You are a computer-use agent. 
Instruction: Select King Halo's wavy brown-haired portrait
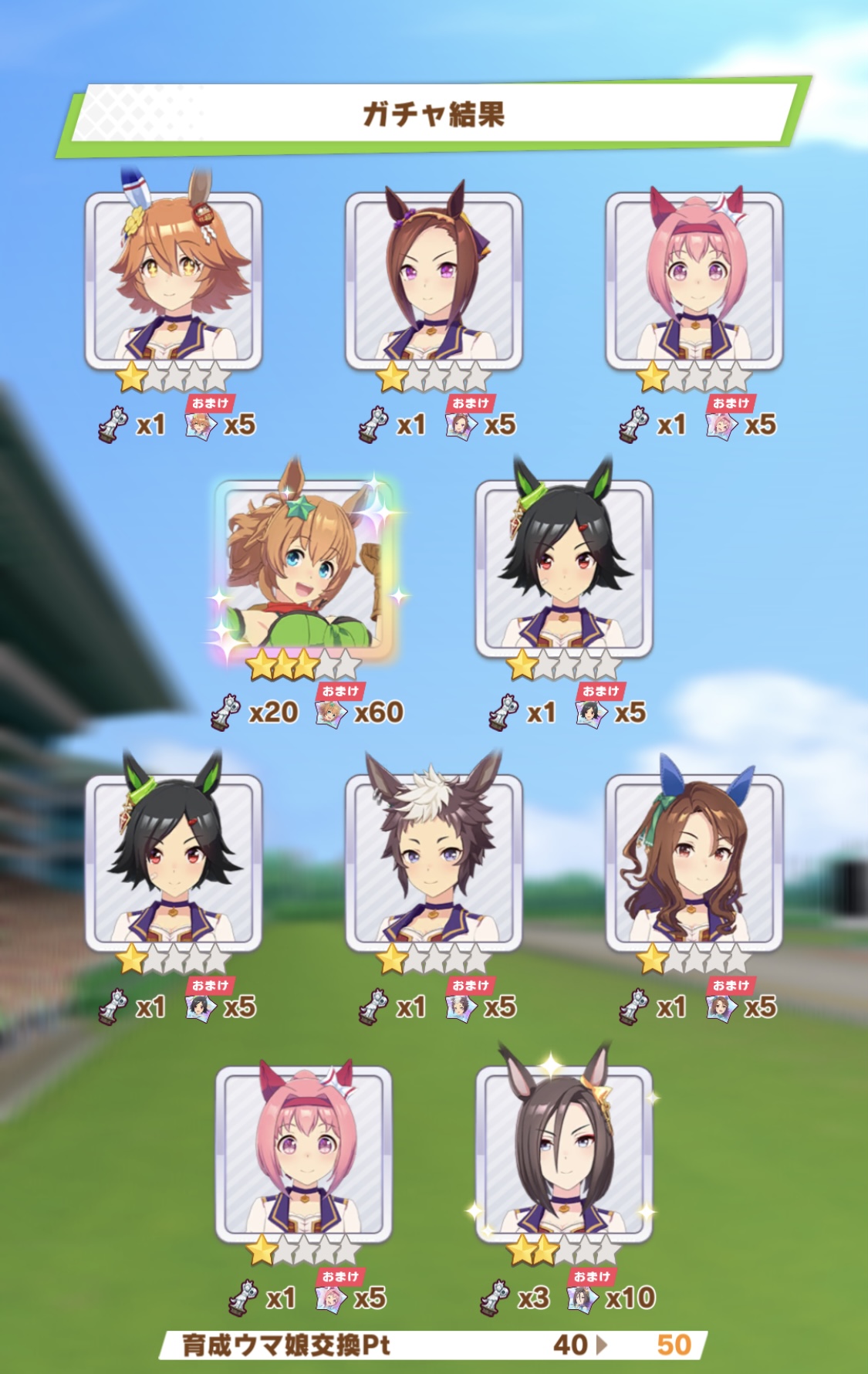coord(694,863)
